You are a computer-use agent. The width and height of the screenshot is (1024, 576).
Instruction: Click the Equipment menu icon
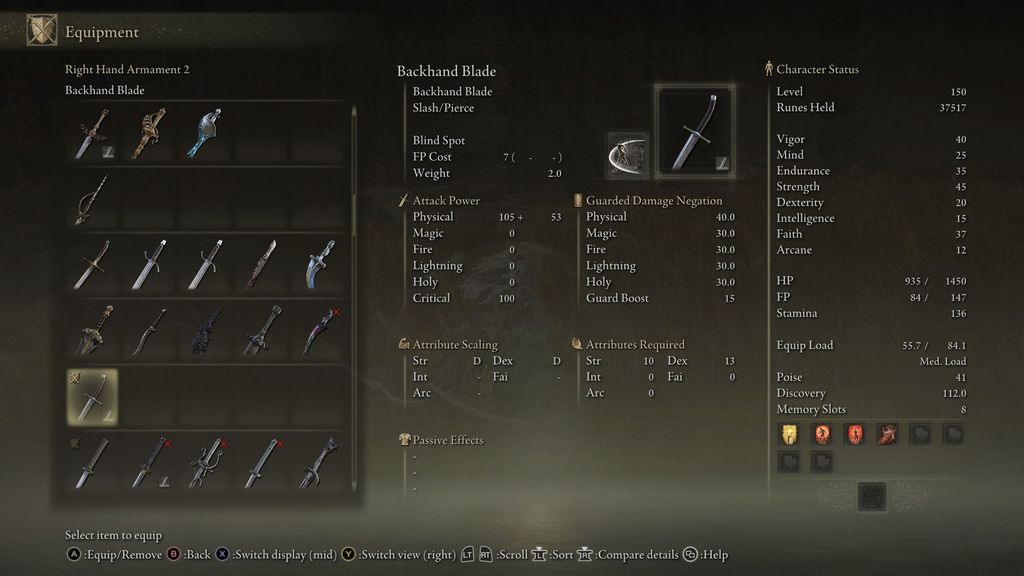[42, 31]
